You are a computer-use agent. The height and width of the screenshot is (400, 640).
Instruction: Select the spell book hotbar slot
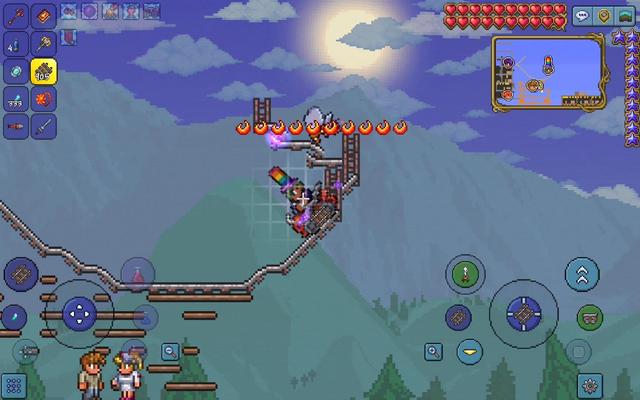(x=43, y=16)
